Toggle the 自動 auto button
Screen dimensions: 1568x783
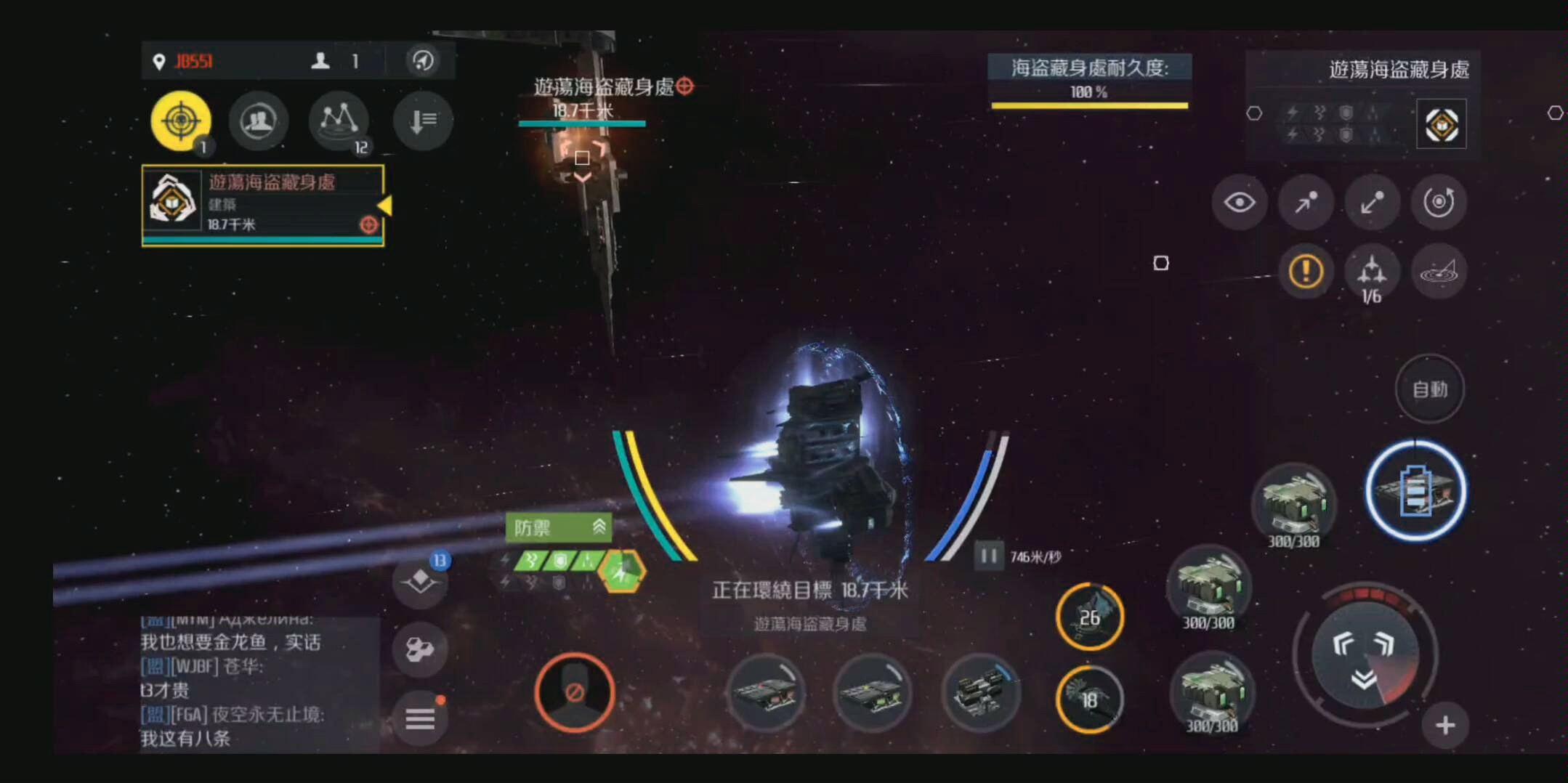pyautogui.click(x=1430, y=389)
